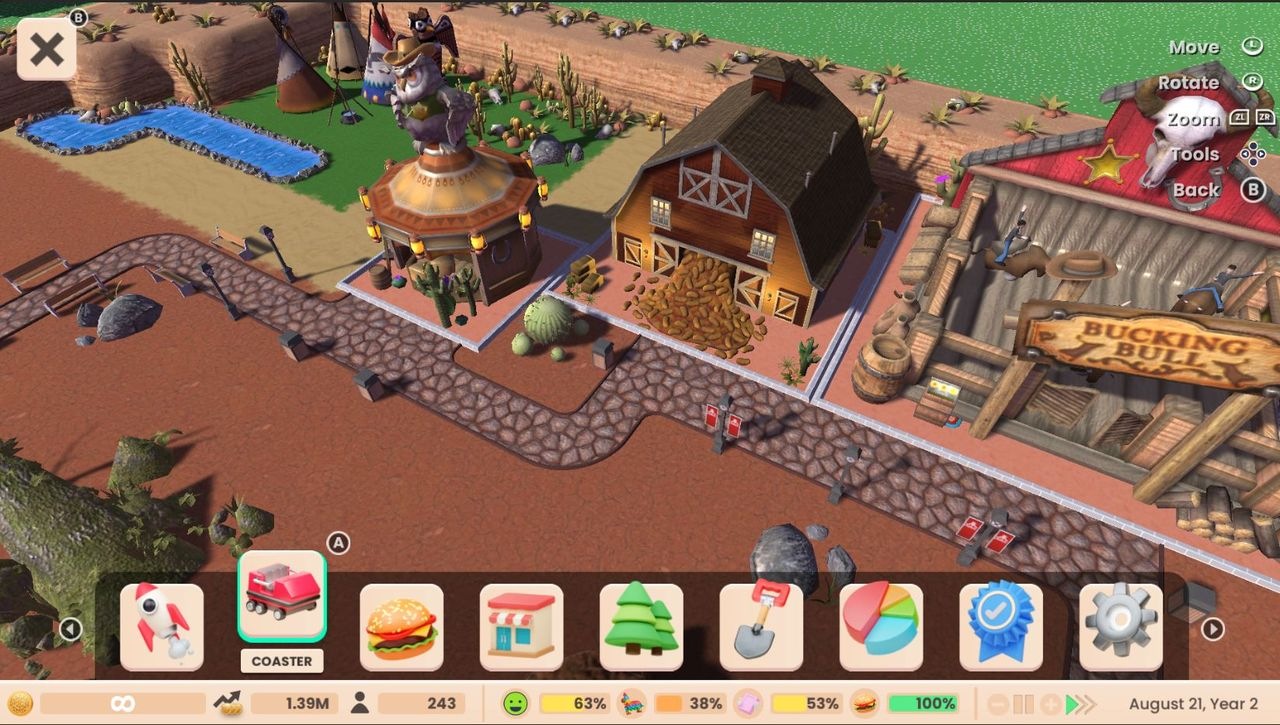Open the pine trees scenery category
1280x725 pixels.
[641, 626]
